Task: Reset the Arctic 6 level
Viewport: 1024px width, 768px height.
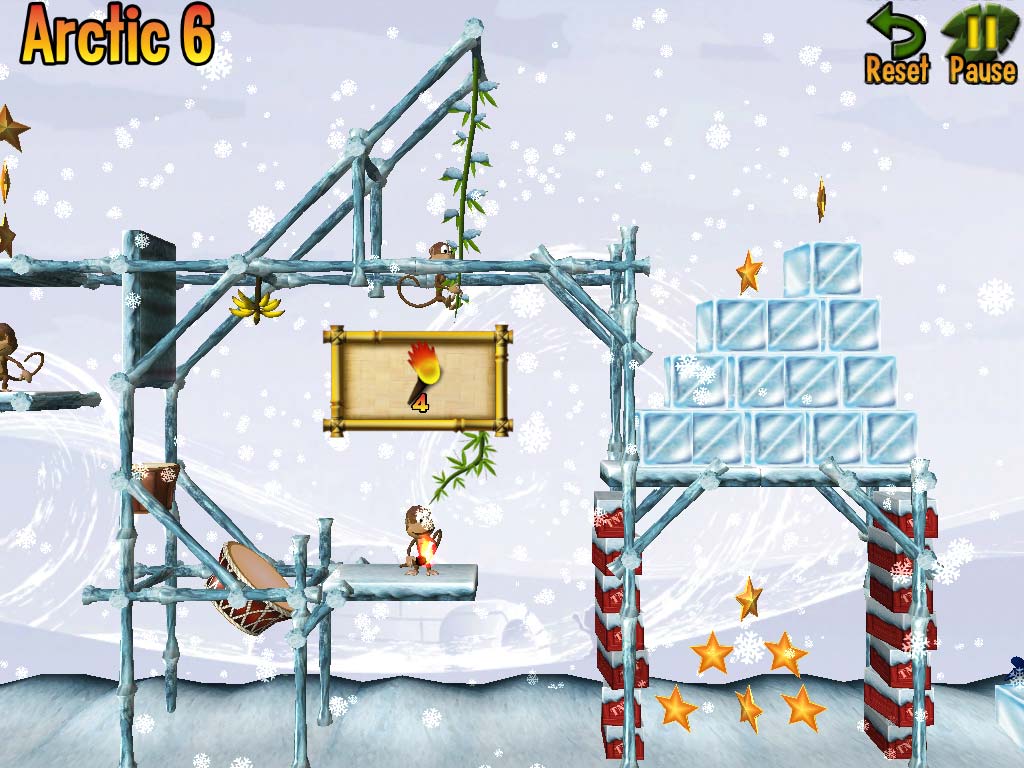Action: pyautogui.click(x=896, y=46)
